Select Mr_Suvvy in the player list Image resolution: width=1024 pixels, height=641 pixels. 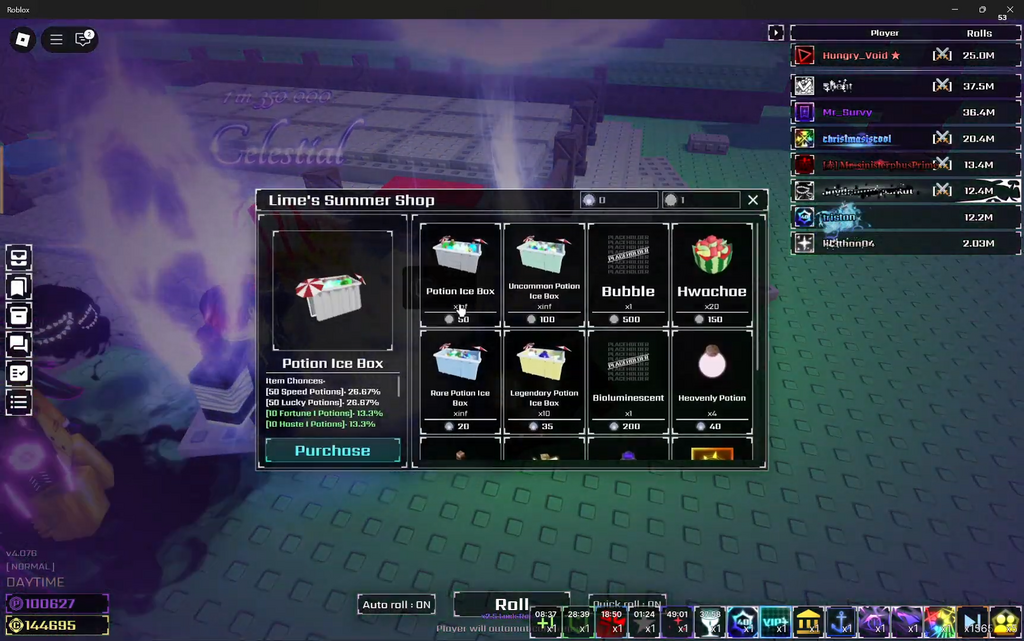tap(848, 113)
